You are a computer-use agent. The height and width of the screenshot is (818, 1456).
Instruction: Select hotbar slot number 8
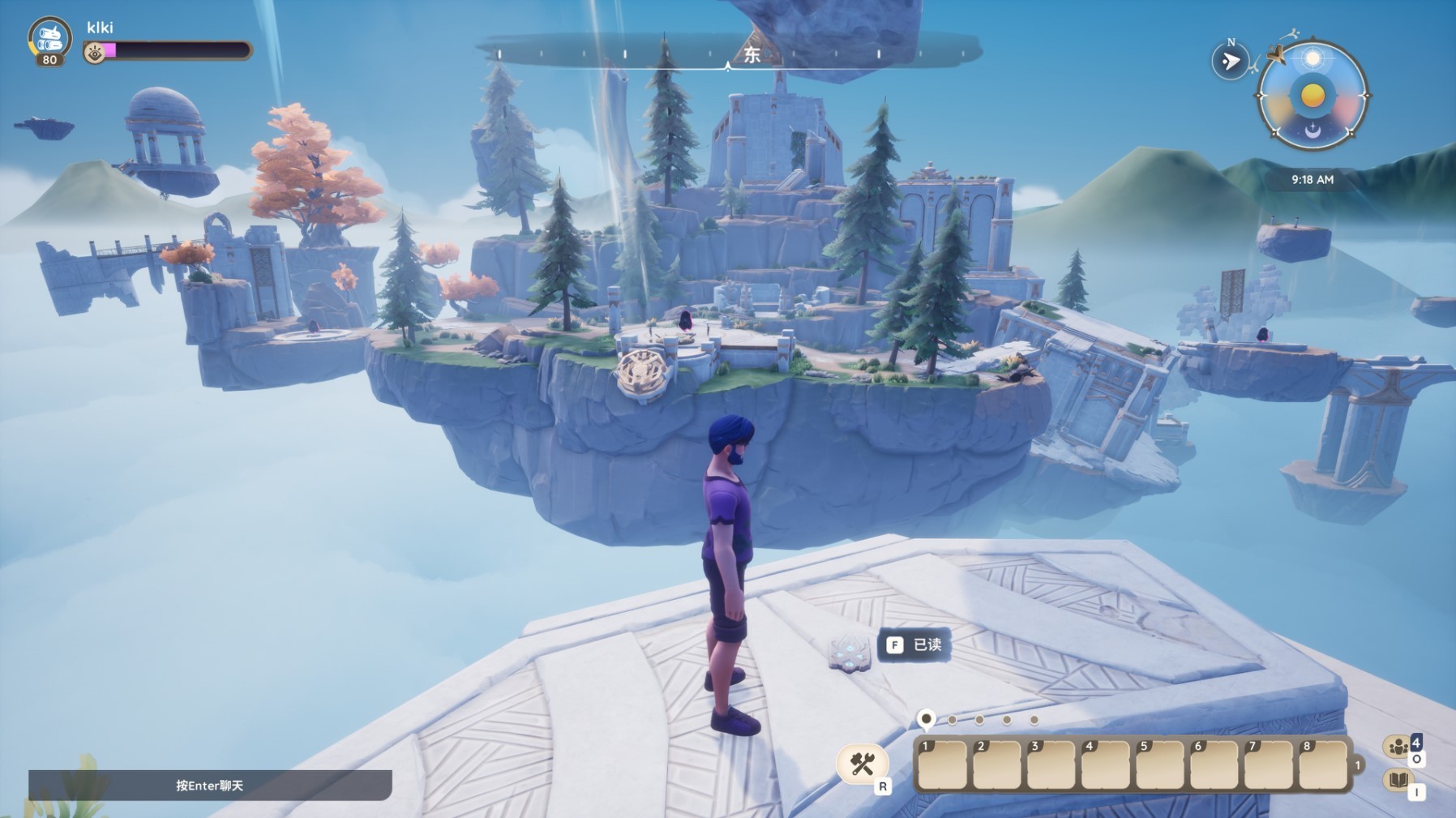point(1322,764)
